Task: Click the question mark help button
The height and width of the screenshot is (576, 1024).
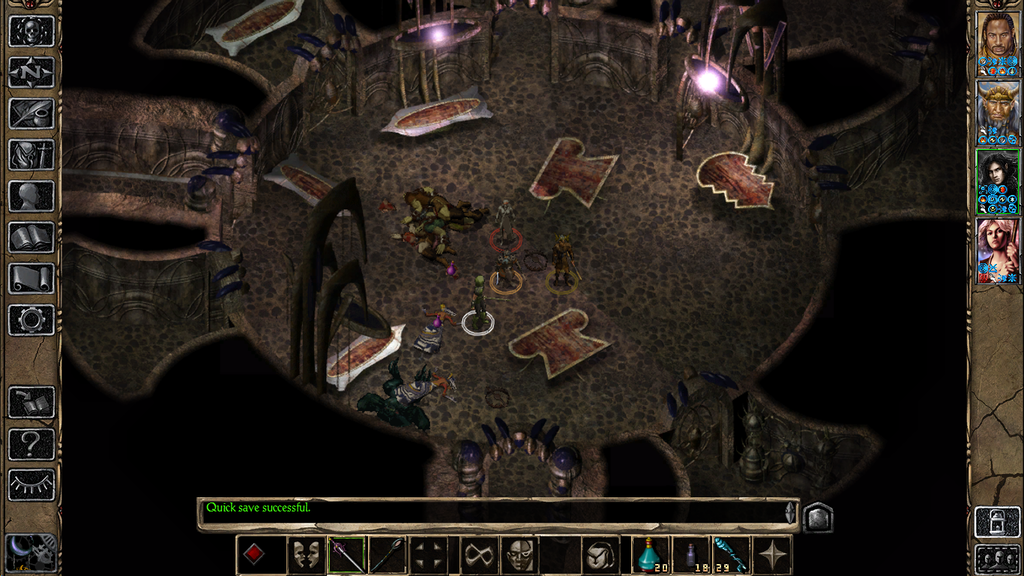Action: (31, 443)
